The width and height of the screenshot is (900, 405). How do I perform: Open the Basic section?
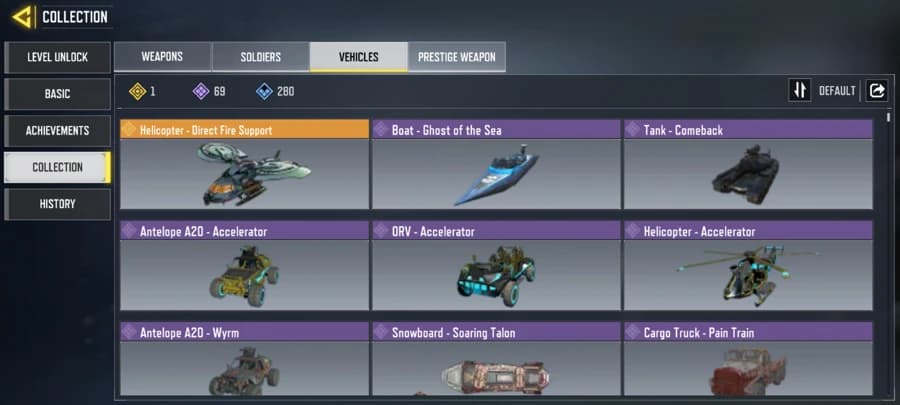pyautogui.click(x=57, y=94)
